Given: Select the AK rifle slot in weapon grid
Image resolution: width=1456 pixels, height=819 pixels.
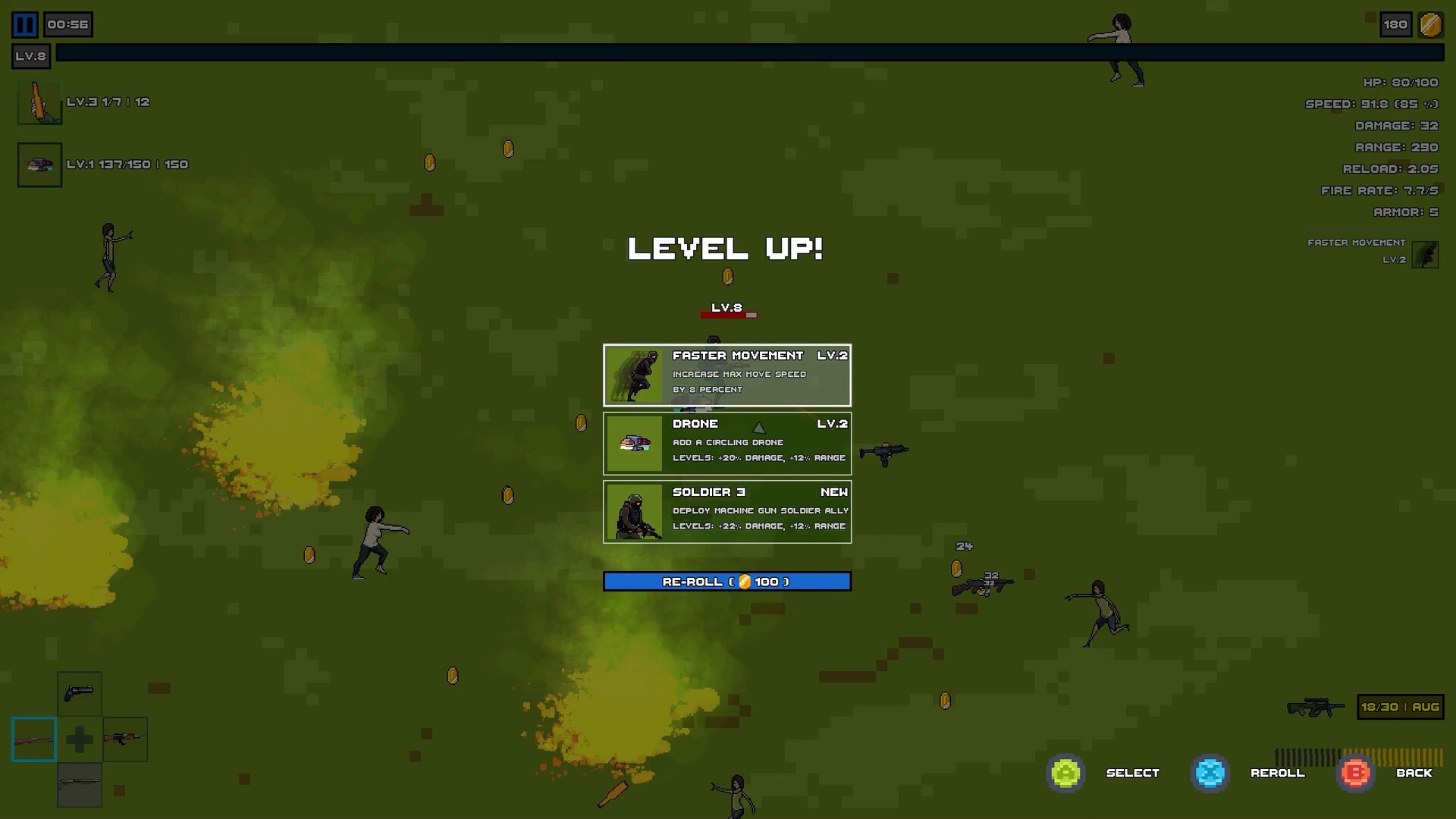Looking at the screenshot, I should 125,739.
